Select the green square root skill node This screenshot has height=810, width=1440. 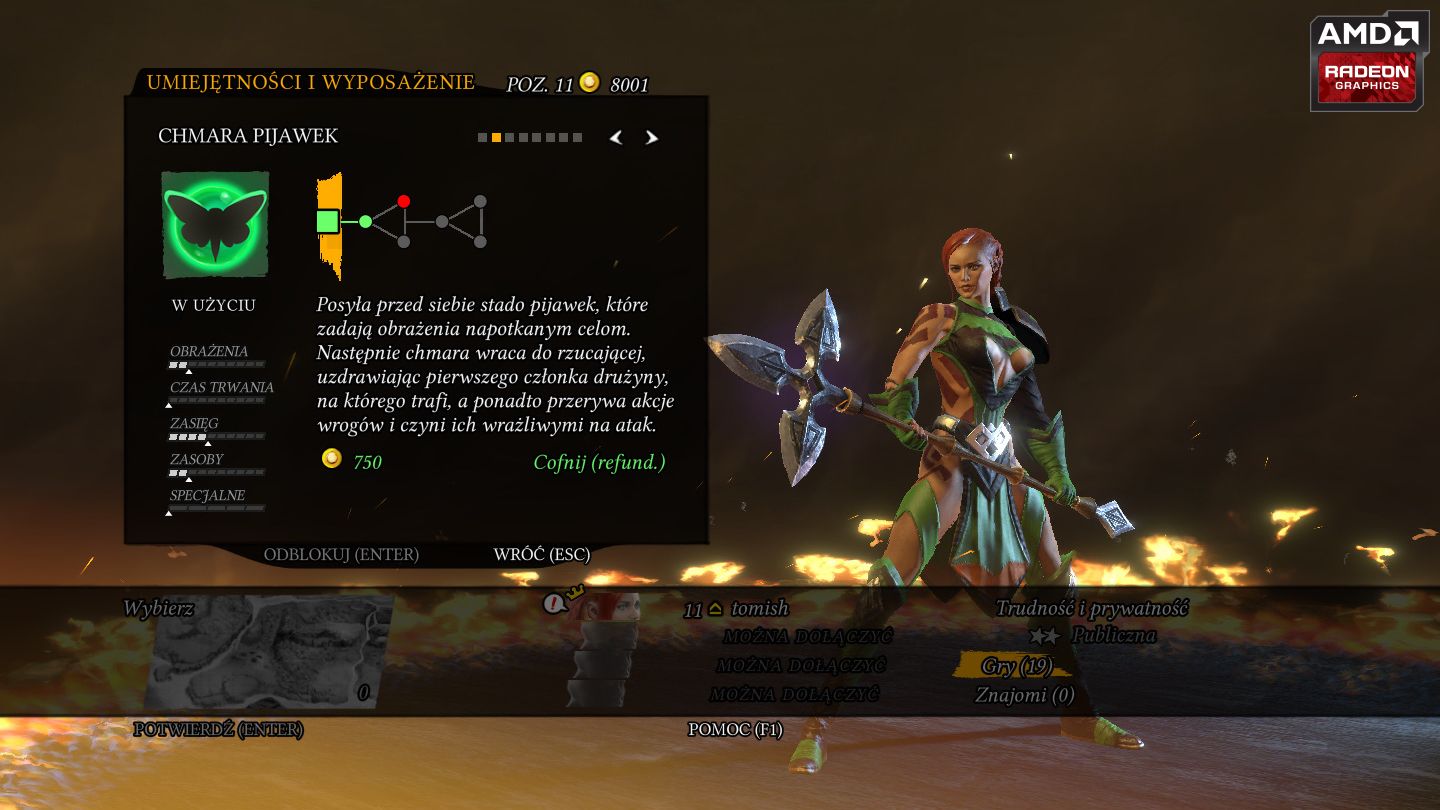[328, 221]
